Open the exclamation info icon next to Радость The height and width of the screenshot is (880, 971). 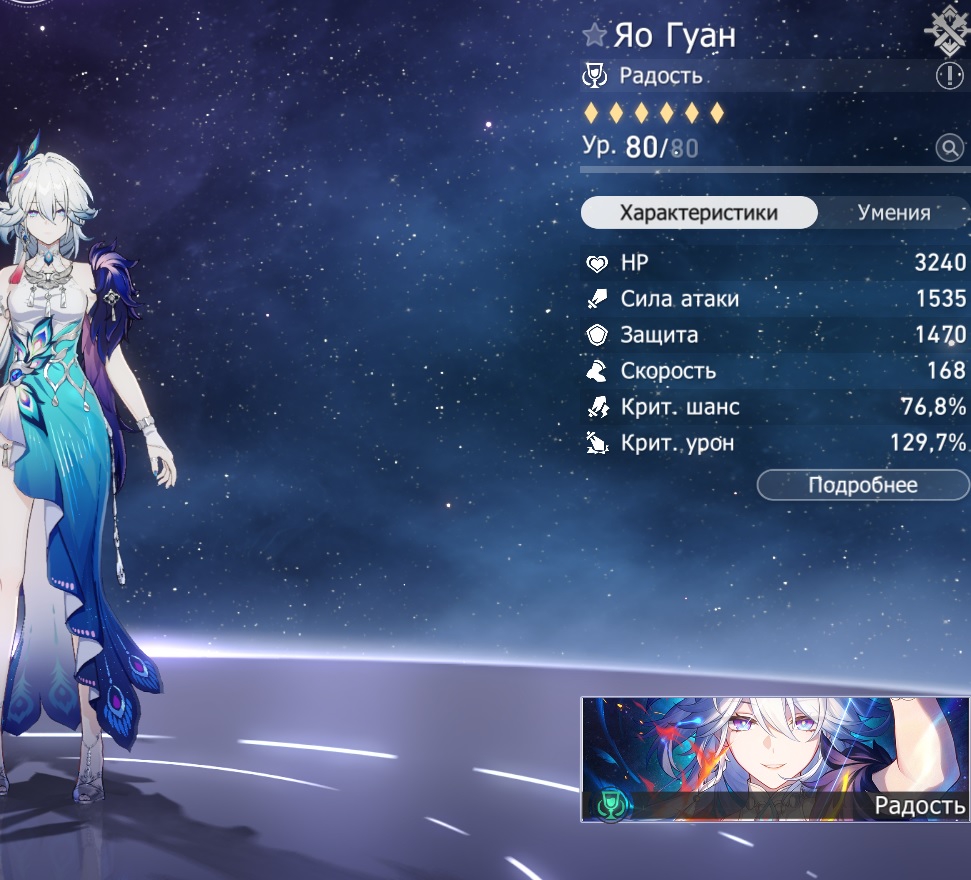tap(948, 76)
